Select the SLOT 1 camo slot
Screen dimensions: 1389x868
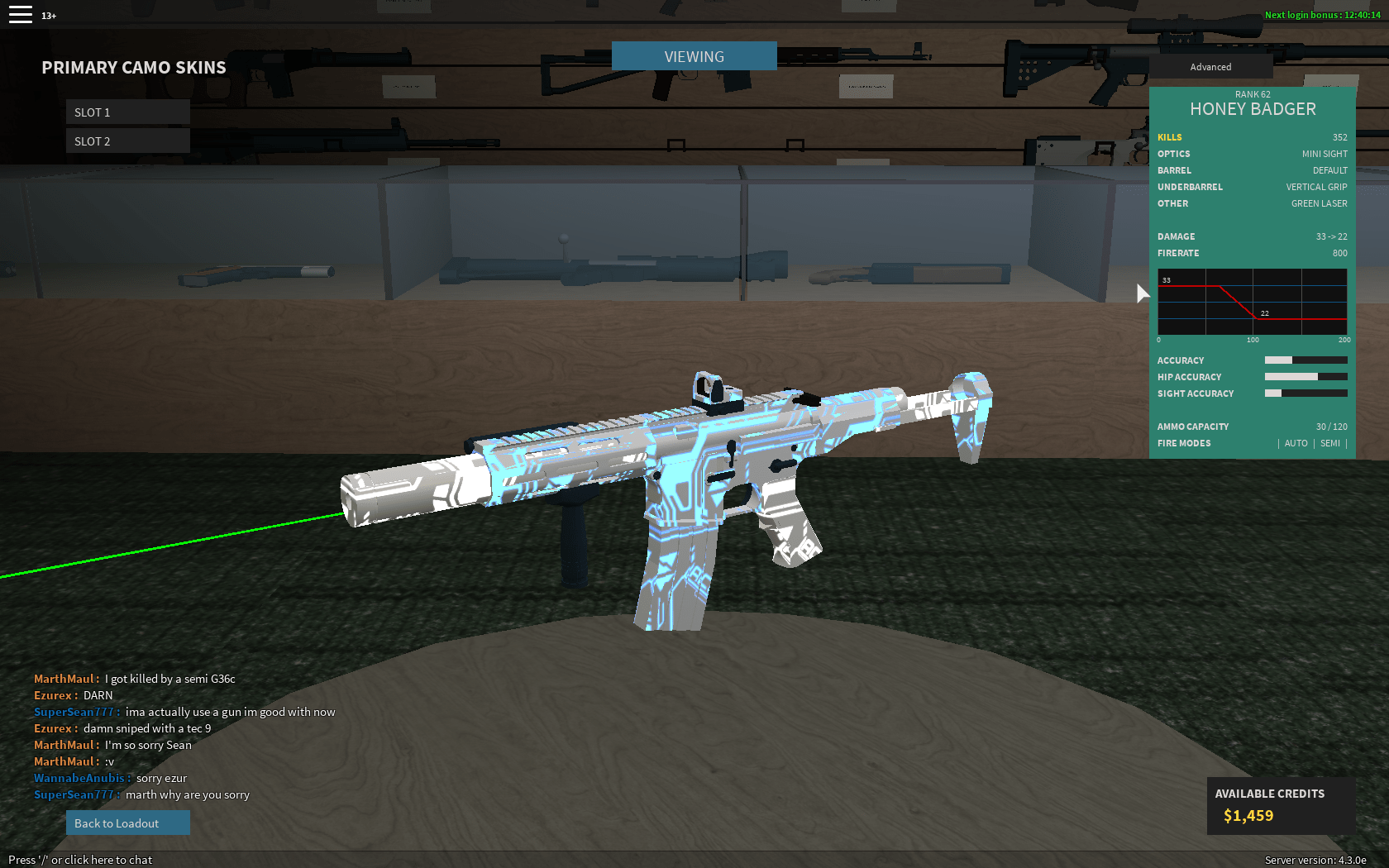click(127, 111)
